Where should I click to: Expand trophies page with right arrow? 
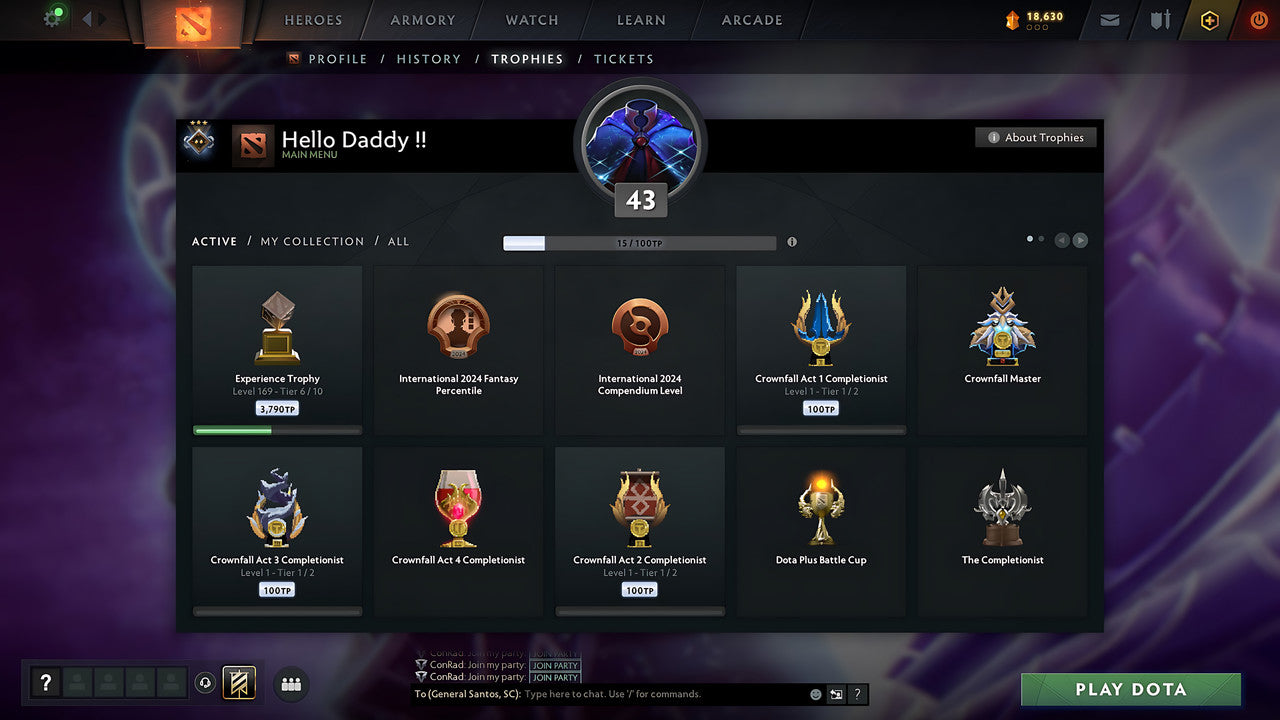tap(1079, 240)
